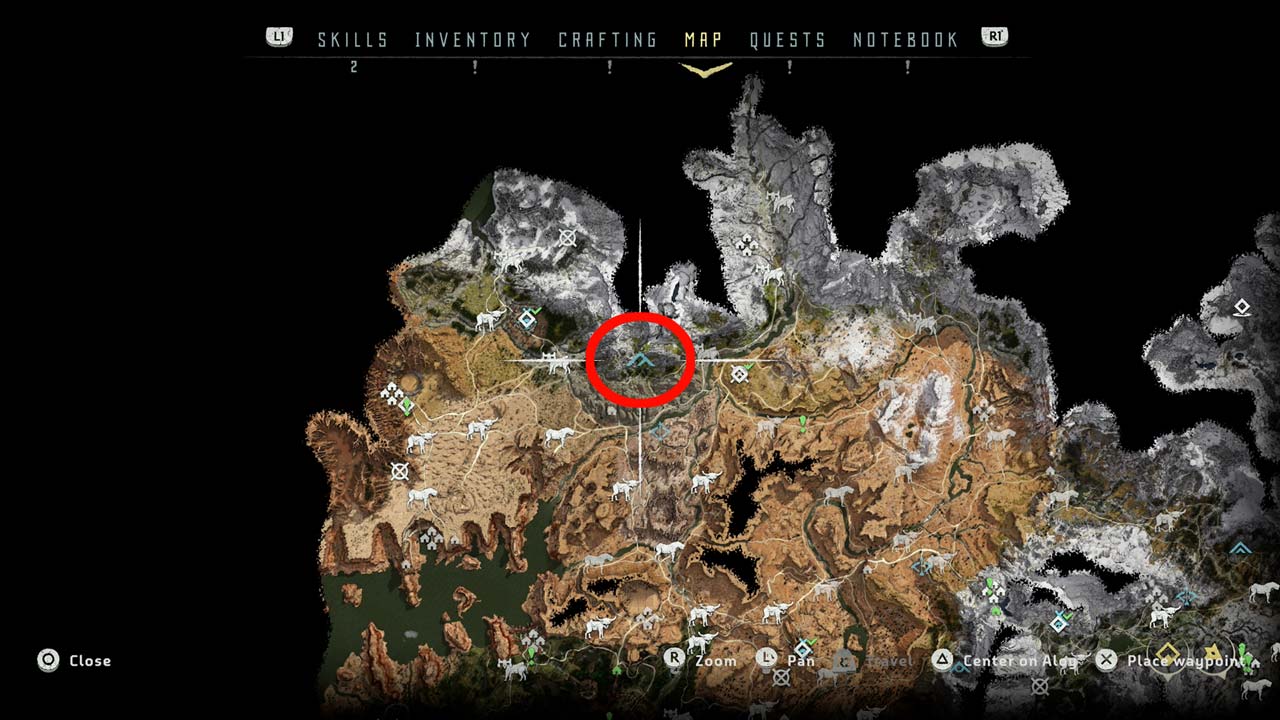This screenshot has width=1280, height=720.
Task: Open the NOTEBOOK tab
Action: pos(905,40)
